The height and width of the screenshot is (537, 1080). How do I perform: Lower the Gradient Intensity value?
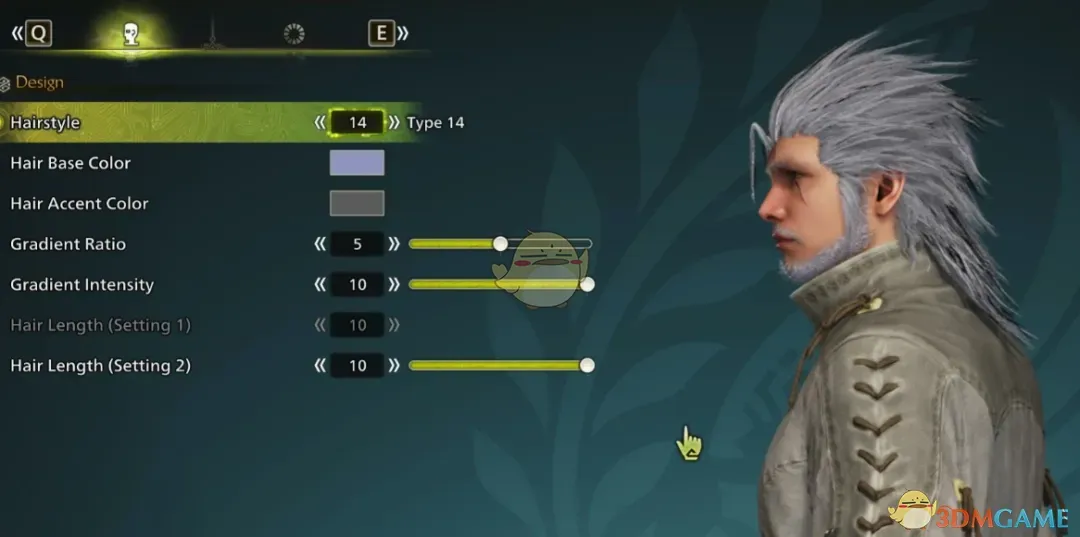tap(320, 285)
